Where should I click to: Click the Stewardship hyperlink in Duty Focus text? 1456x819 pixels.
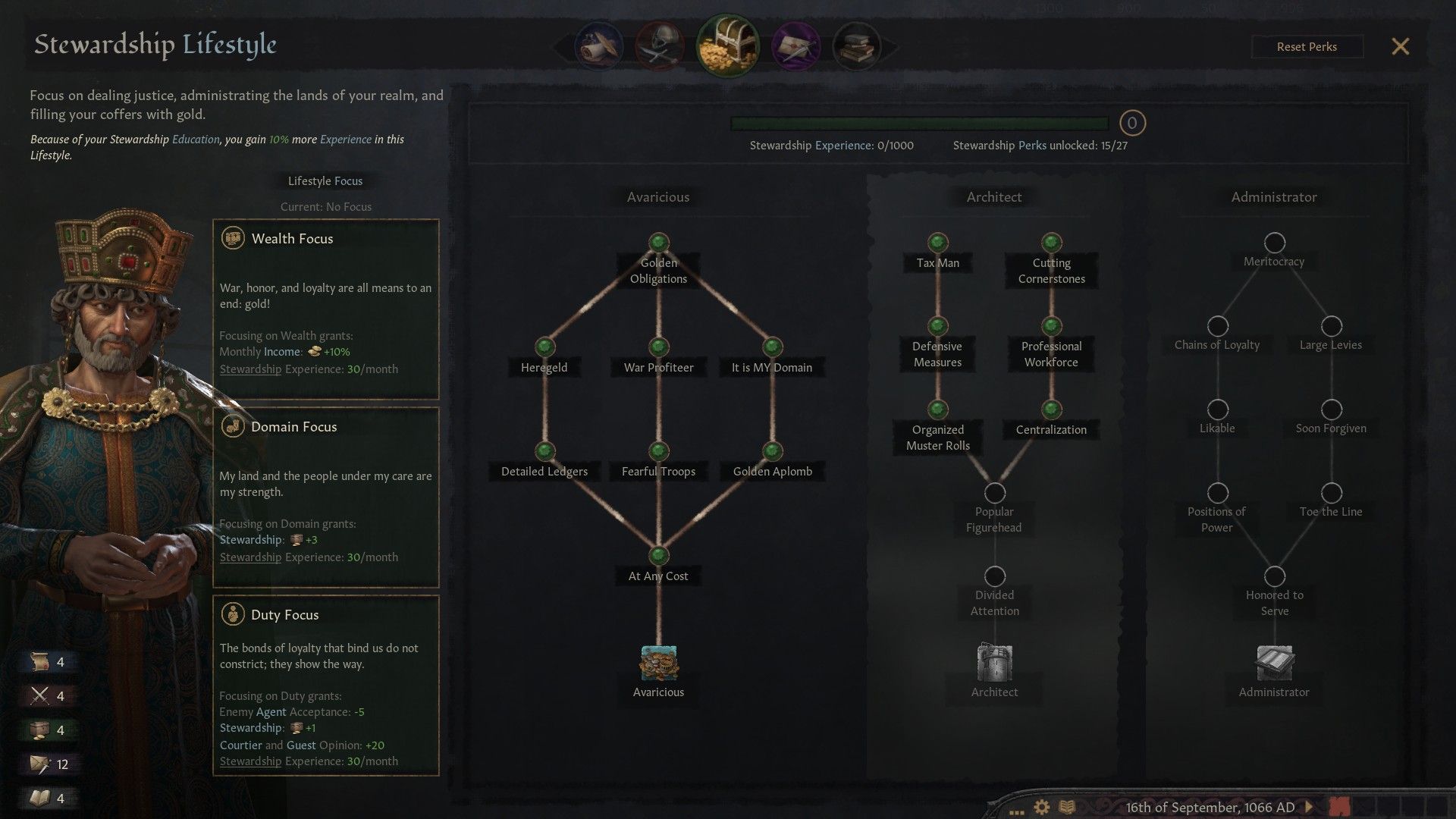(250, 761)
